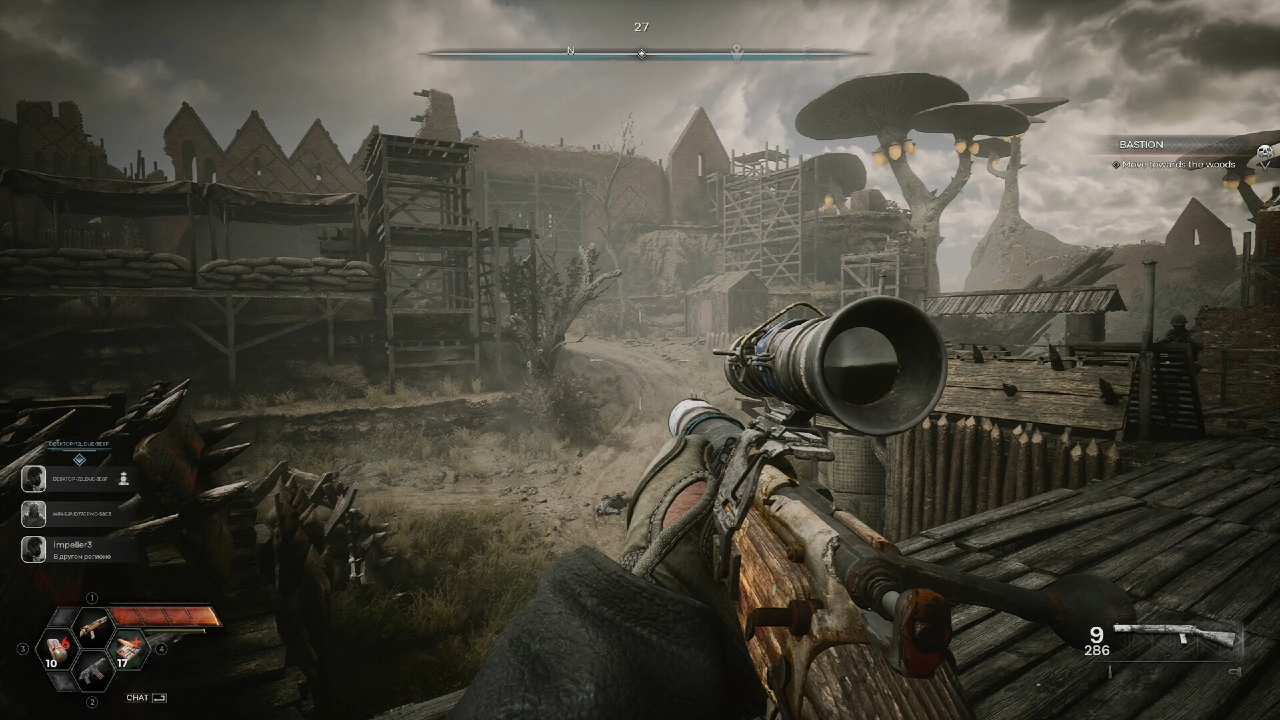1280x720 pixels.
Task: Select the top squad member with crown badge
Action: pyautogui.click(x=78, y=479)
